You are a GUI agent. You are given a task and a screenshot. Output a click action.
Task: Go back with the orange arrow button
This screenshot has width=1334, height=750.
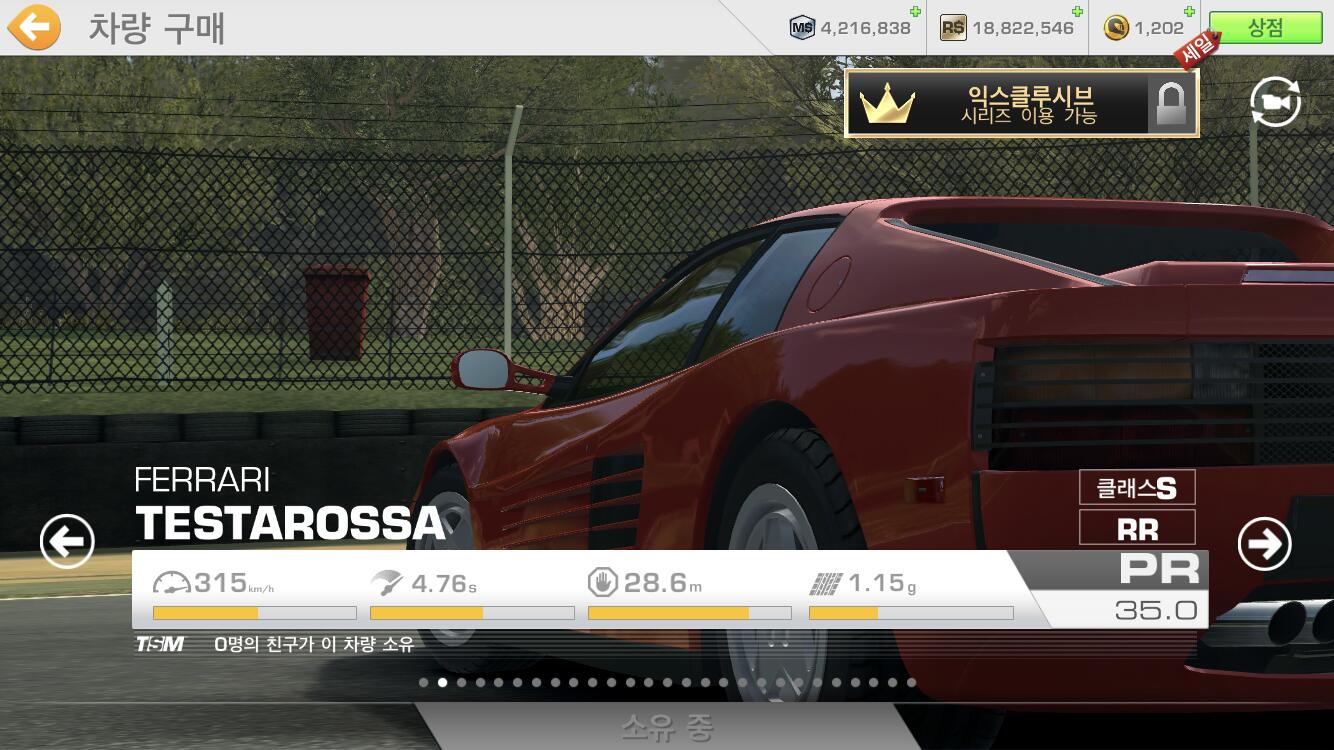click(x=34, y=27)
